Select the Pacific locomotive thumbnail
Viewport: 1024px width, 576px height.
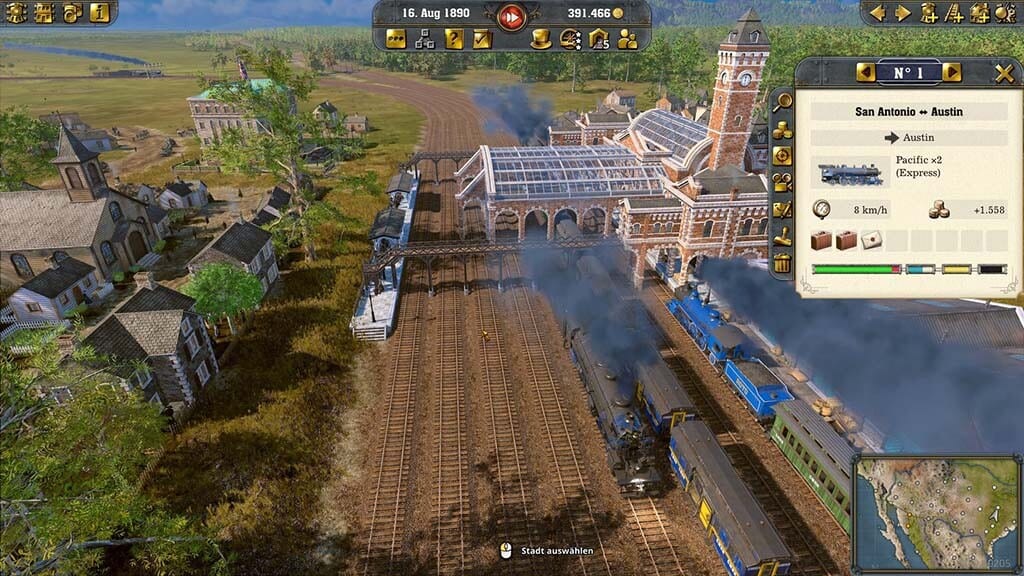pos(850,173)
